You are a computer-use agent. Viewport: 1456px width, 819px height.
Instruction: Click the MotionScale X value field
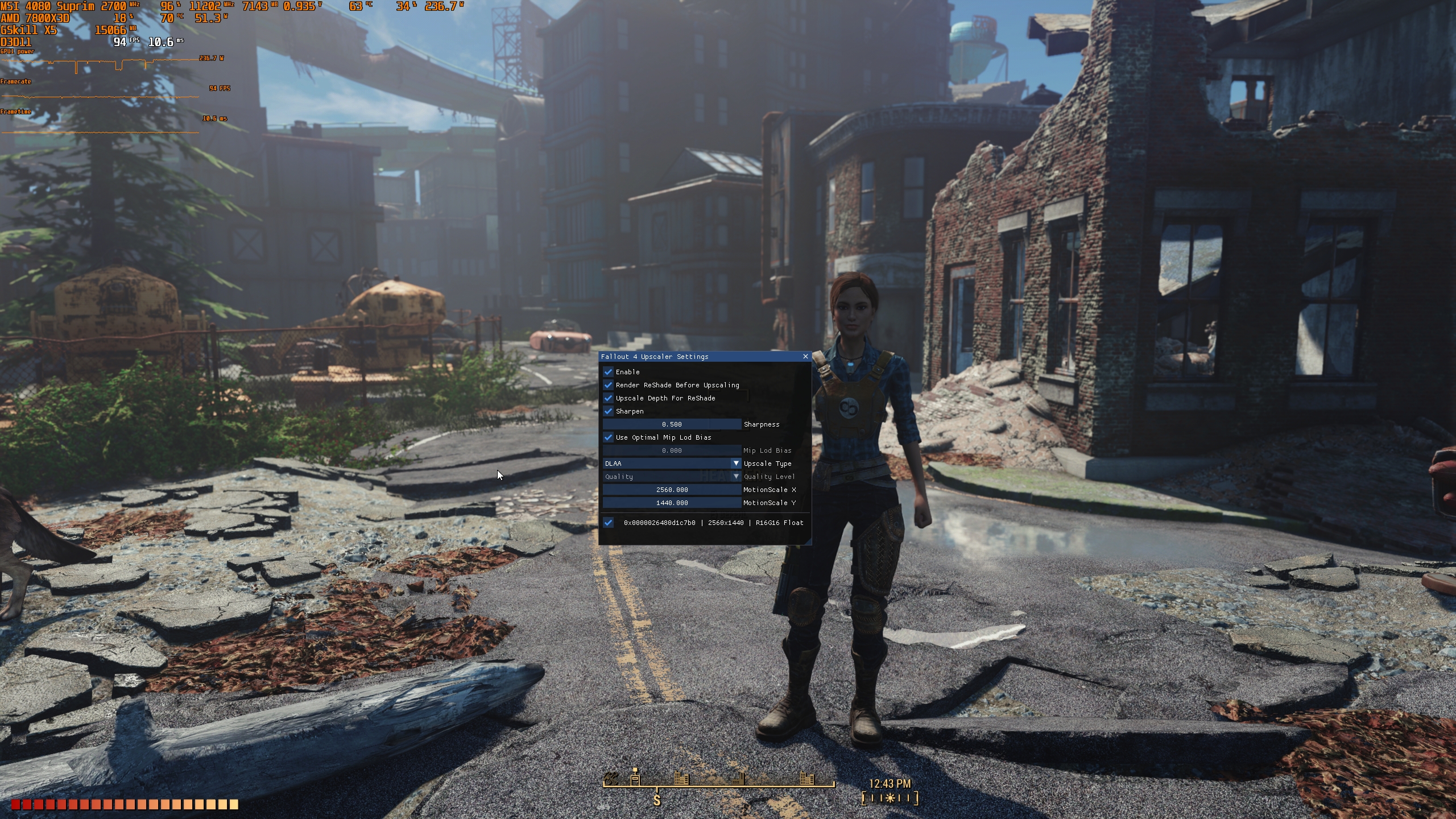pos(673,490)
